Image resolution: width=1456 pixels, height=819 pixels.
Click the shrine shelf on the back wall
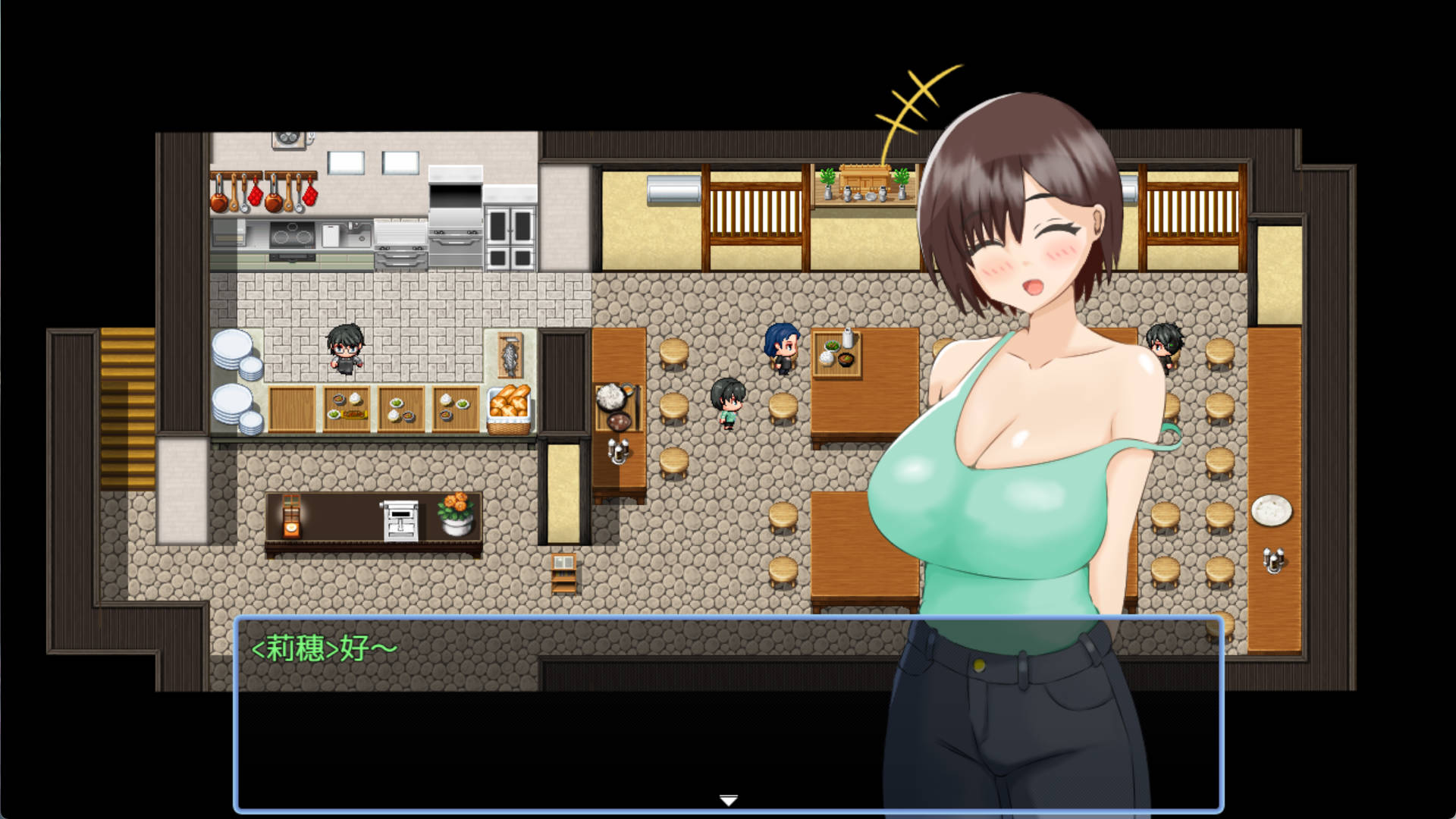point(864,178)
